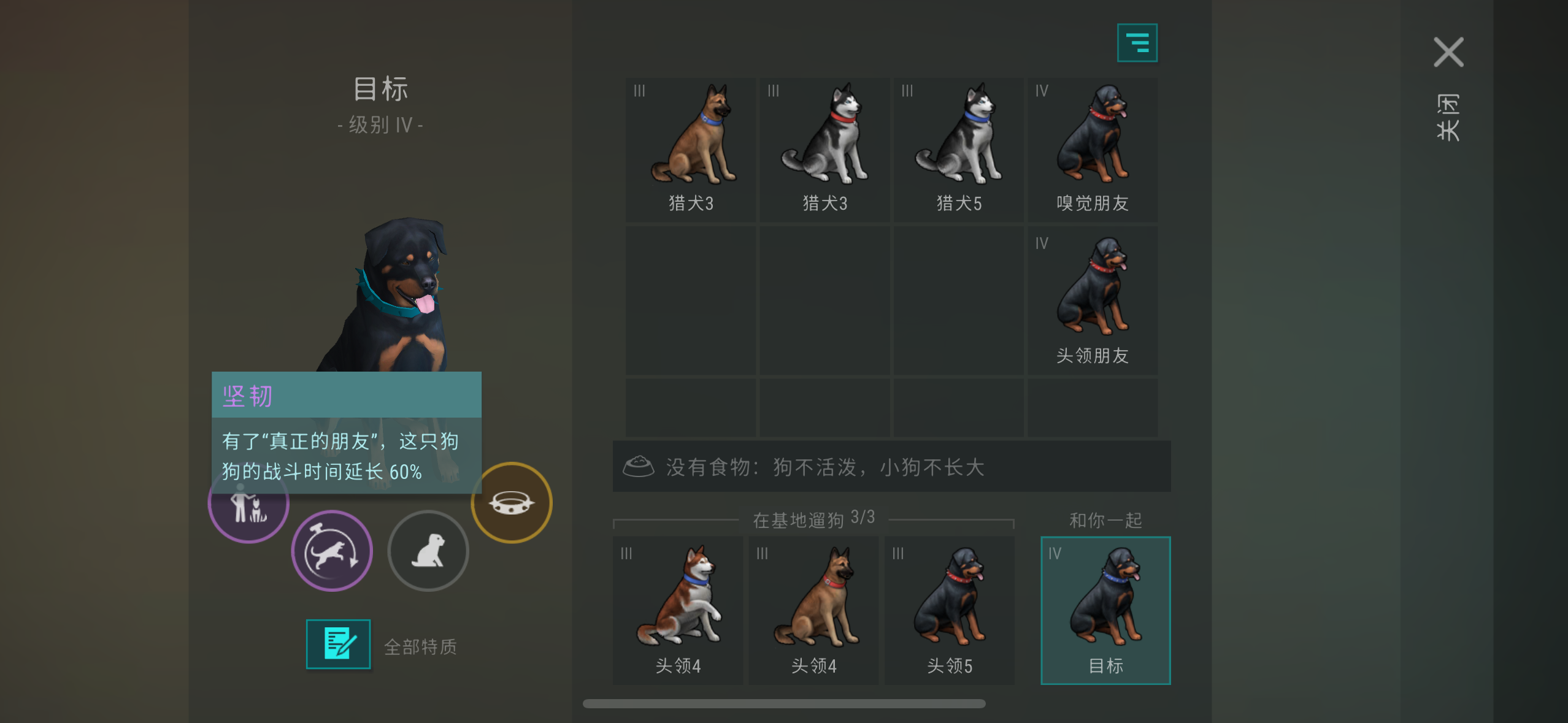1568x723 pixels.
Task: Click the food bowl icon in warning bar
Action: click(640, 466)
